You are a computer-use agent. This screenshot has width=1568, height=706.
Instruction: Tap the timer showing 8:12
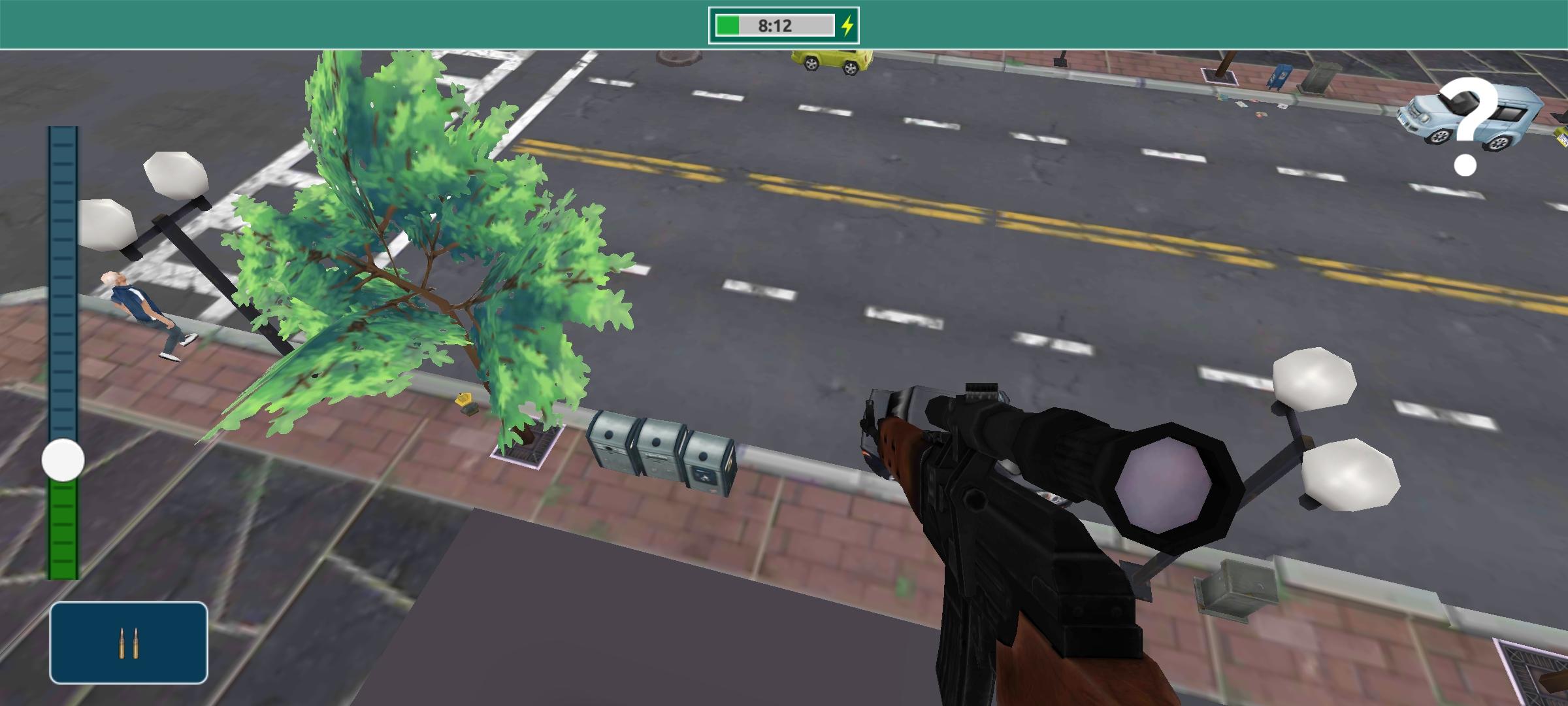point(774,25)
